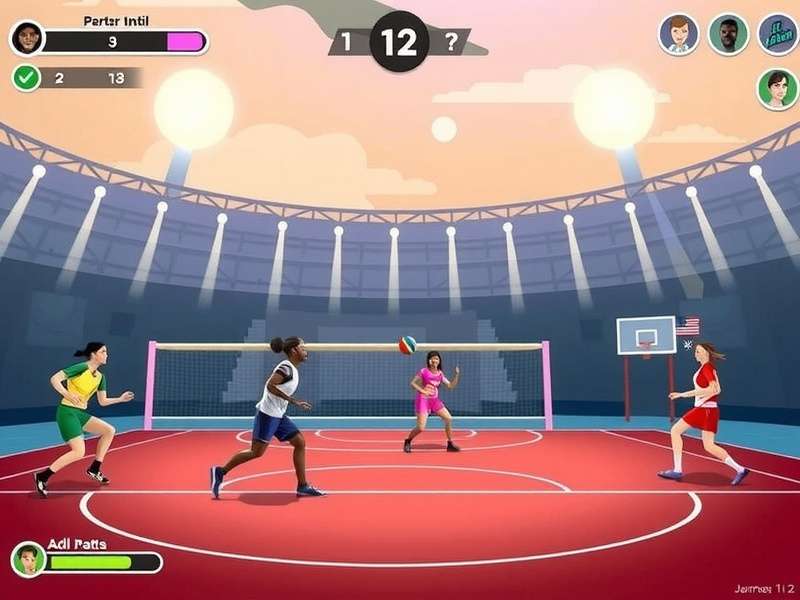Select the bearded man's avatar
The image size is (800, 600).
click(x=728, y=34)
